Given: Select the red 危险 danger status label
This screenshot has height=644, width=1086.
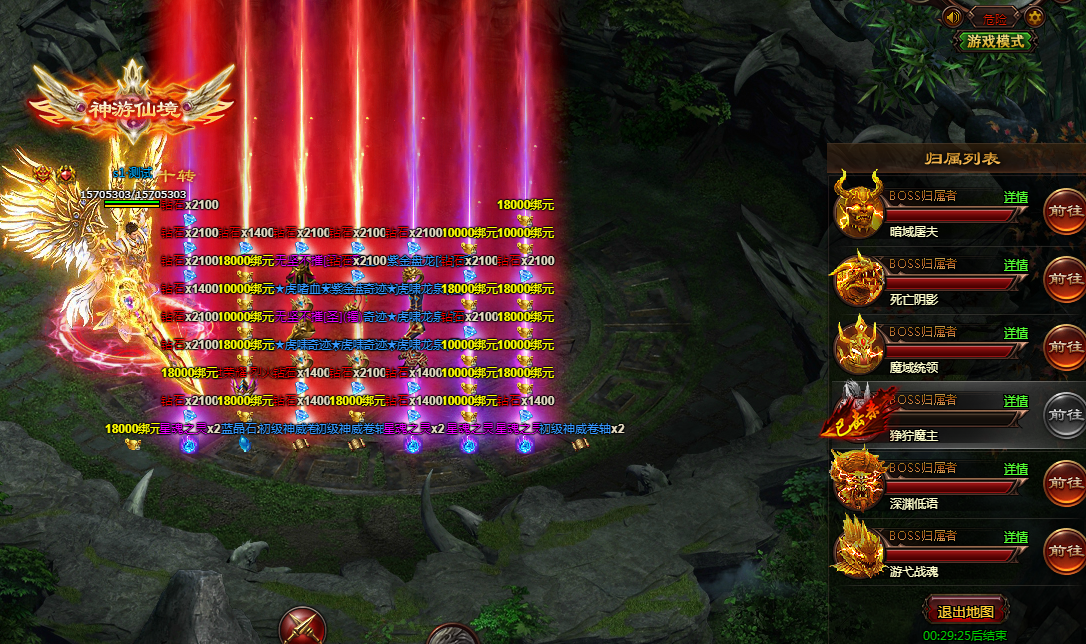Looking at the screenshot, I should click(x=994, y=17).
